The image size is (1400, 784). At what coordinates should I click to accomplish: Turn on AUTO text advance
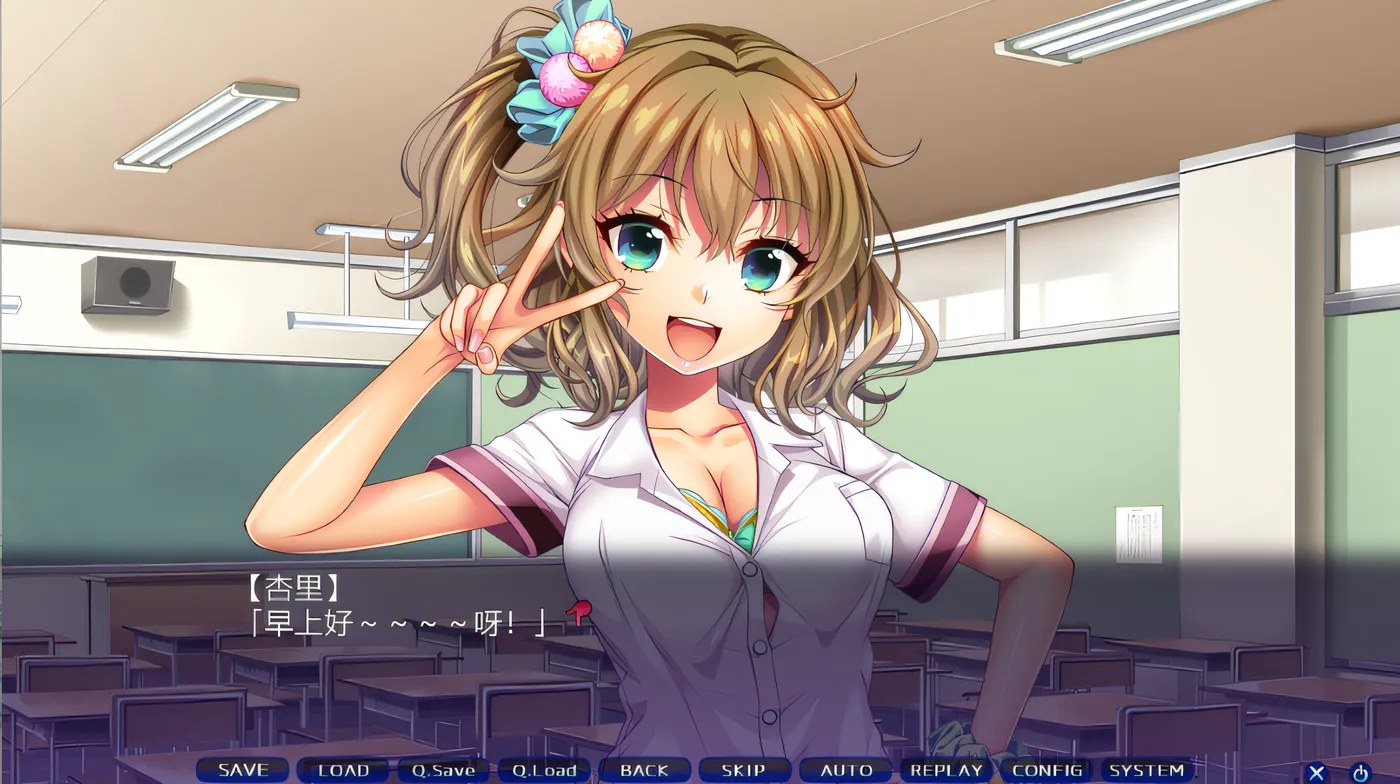(845, 770)
